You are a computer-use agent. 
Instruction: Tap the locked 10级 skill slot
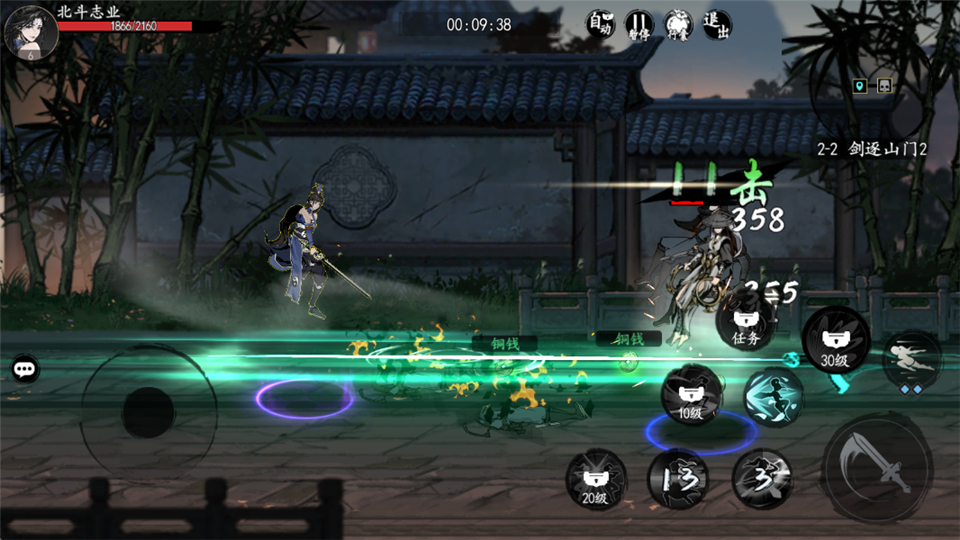pyautogui.click(x=692, y=393)
